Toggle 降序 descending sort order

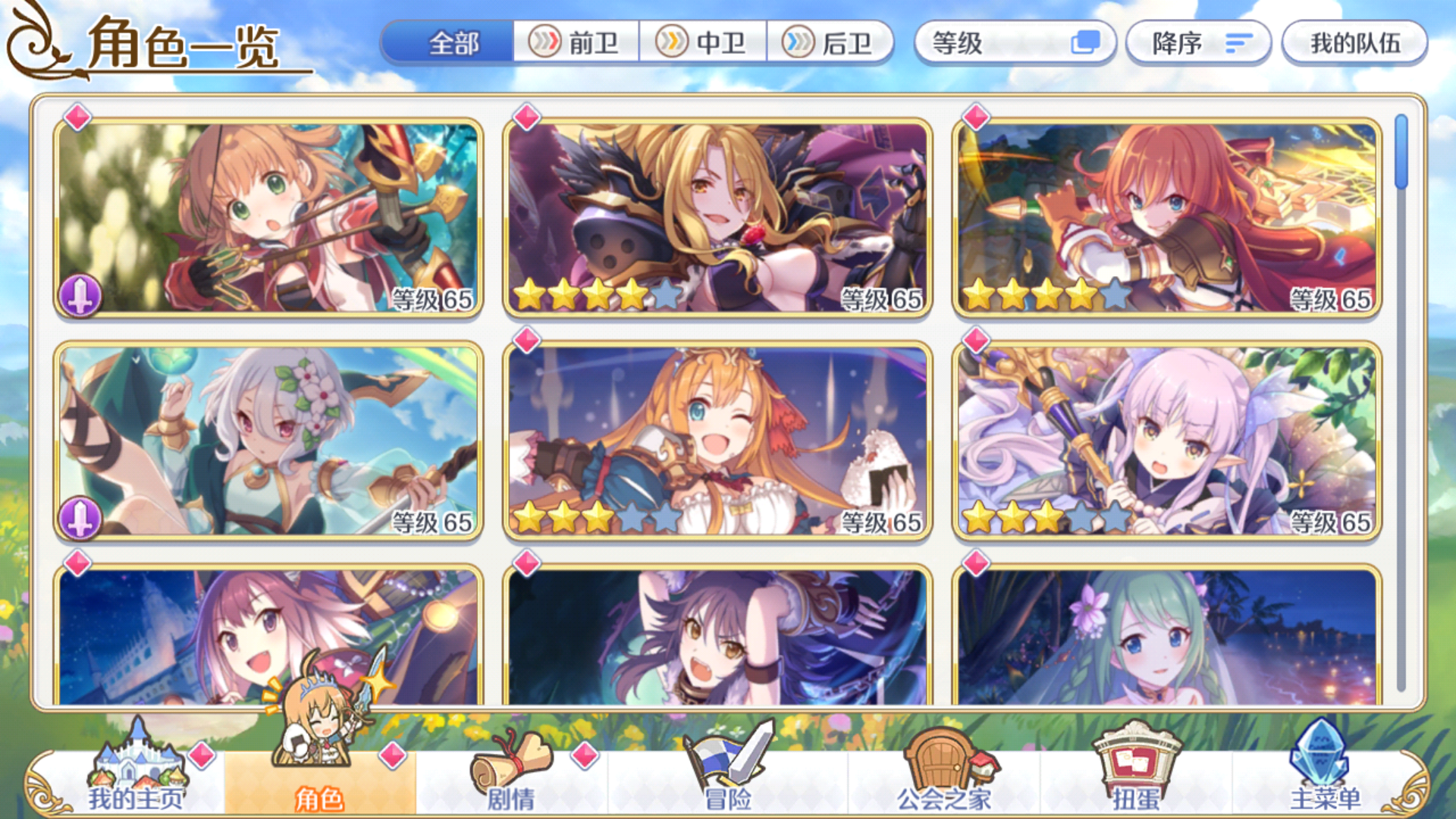click(1197, 43)
